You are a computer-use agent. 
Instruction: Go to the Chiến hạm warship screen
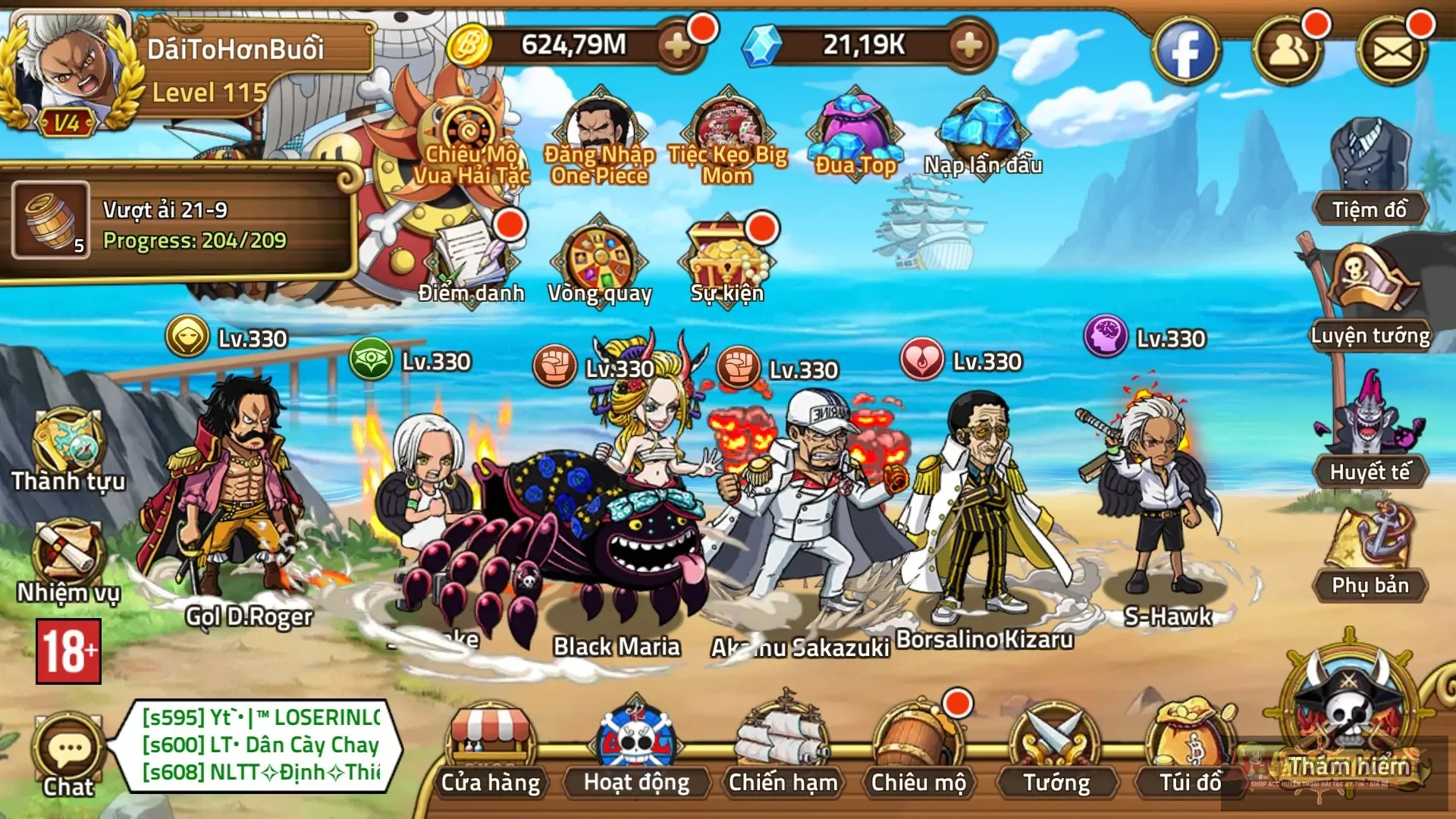(x=782, y=747)
